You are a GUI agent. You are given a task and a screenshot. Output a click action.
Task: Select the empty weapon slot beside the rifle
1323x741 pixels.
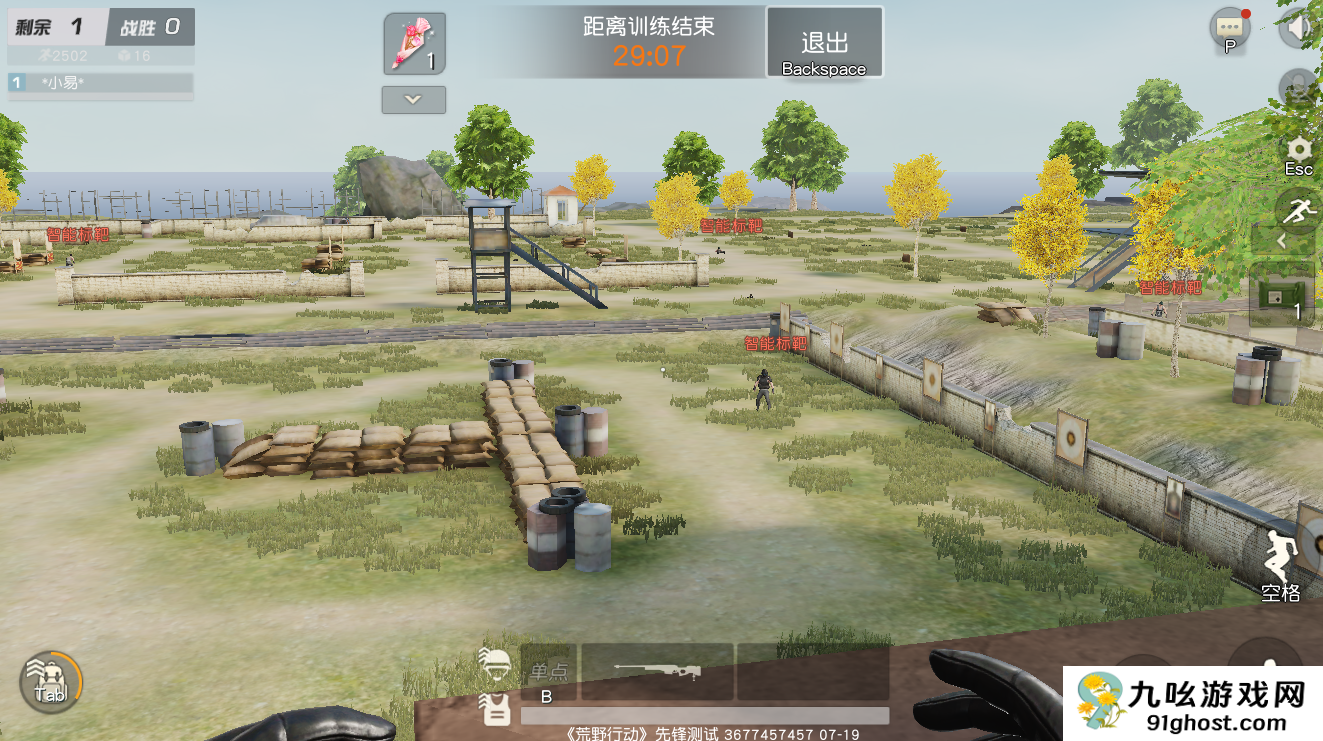tap(812, 671)
